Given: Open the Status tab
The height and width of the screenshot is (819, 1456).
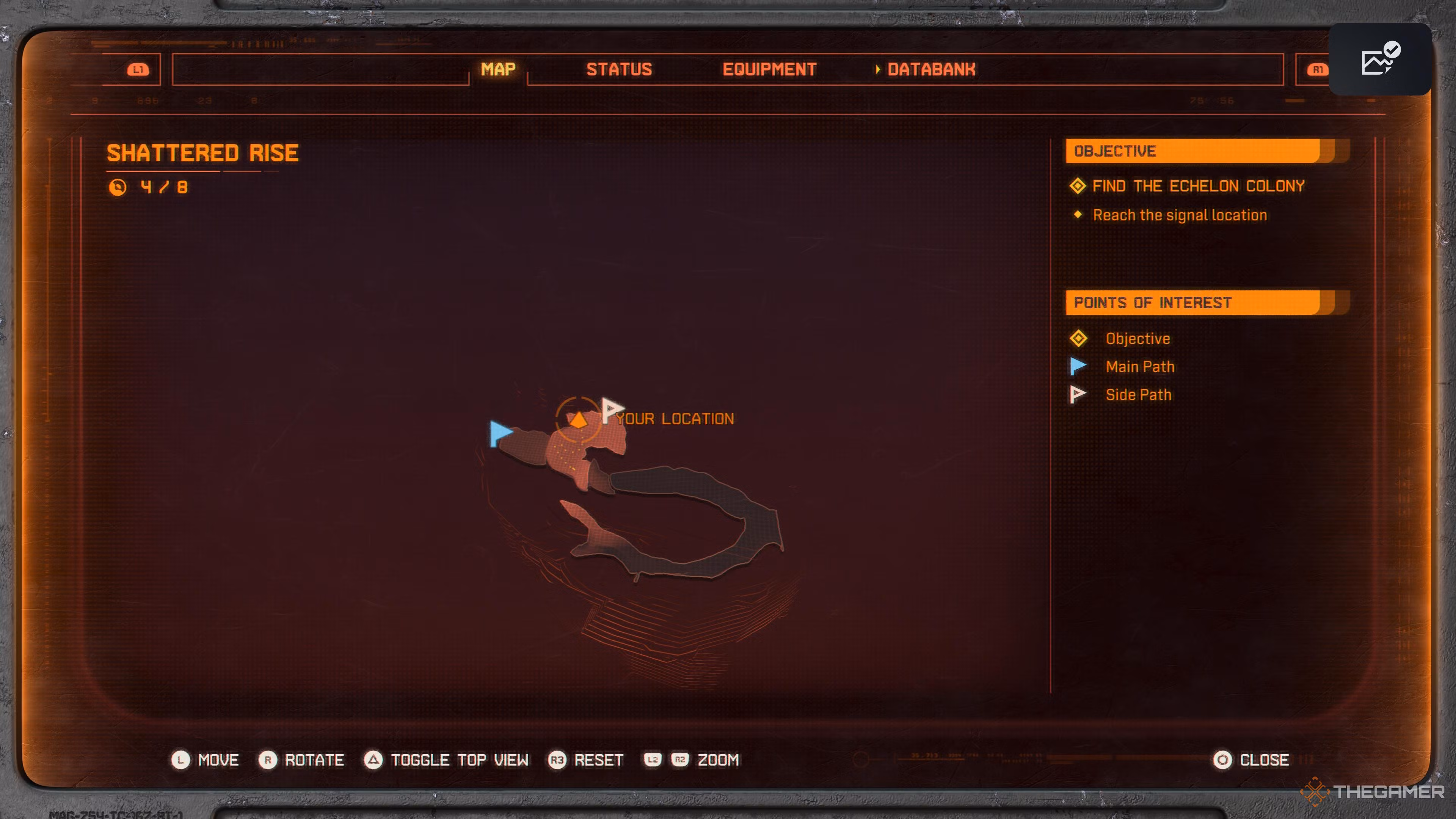Looking at the screenshot, I should [x=619, y=69].
